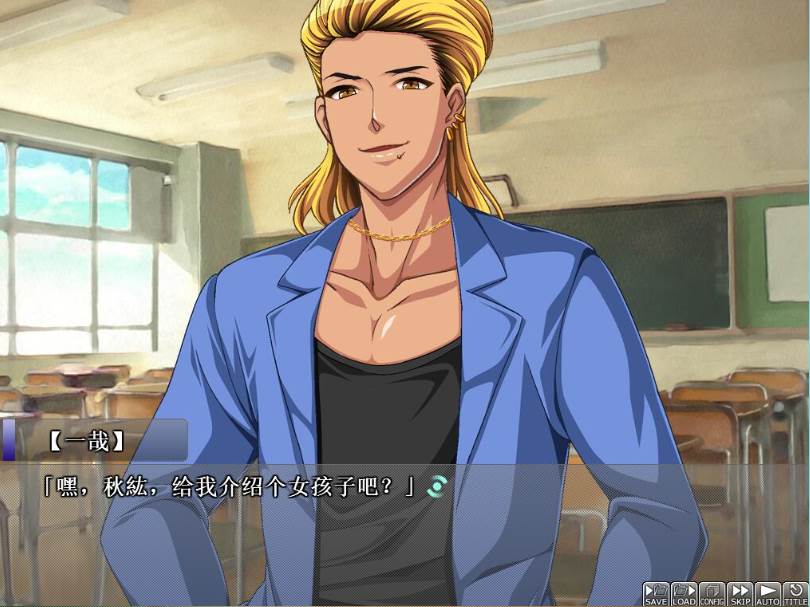
Task: Toggle AUTO text advance mode
Action: (x=767, y=594)
